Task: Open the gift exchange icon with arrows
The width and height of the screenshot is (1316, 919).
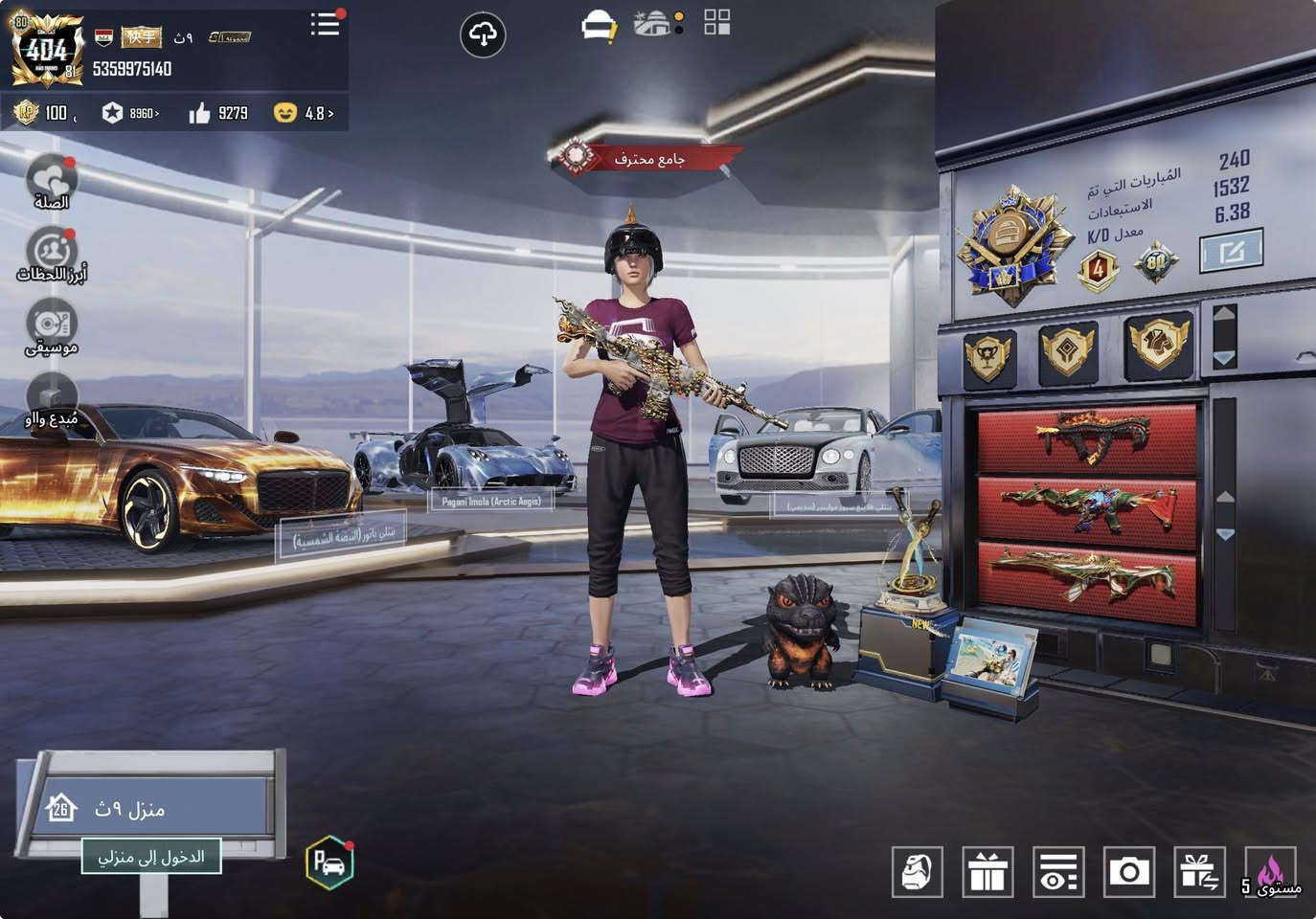Action: pyautogui.click(x=1199, y=871)
